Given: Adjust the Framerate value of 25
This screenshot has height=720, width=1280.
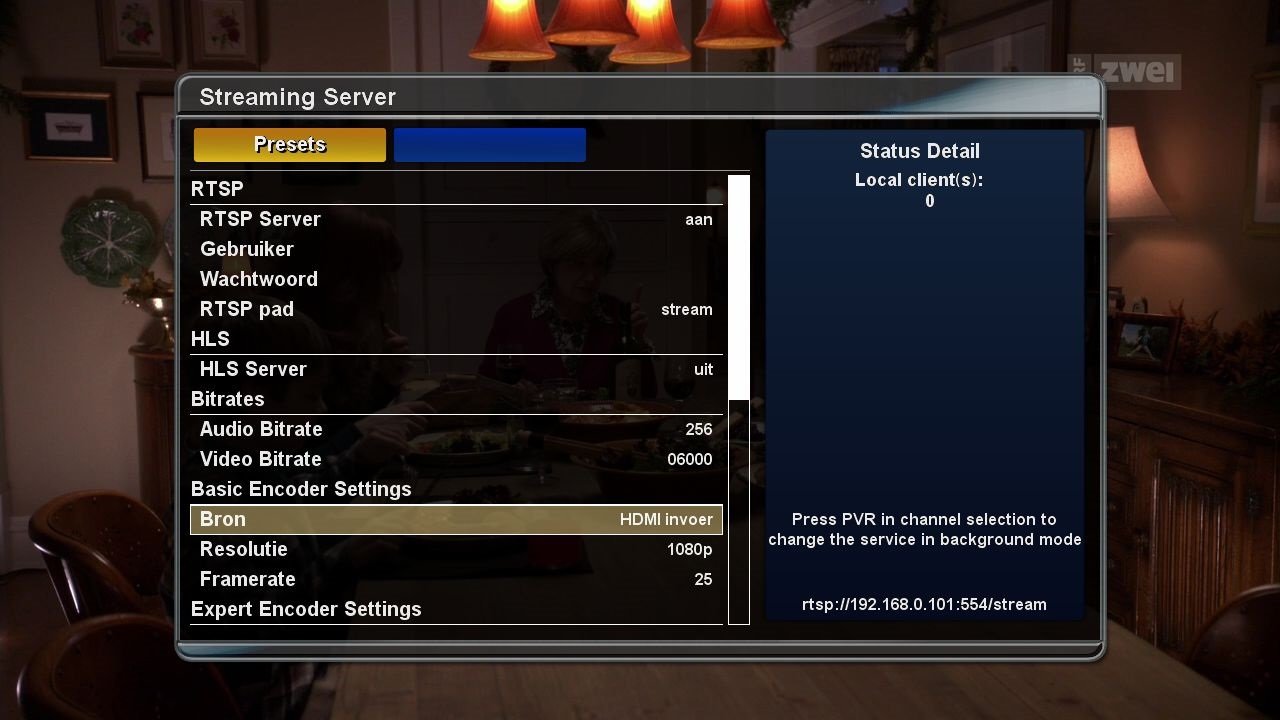Looking at the screenshot, I should [x=456, y=579].
